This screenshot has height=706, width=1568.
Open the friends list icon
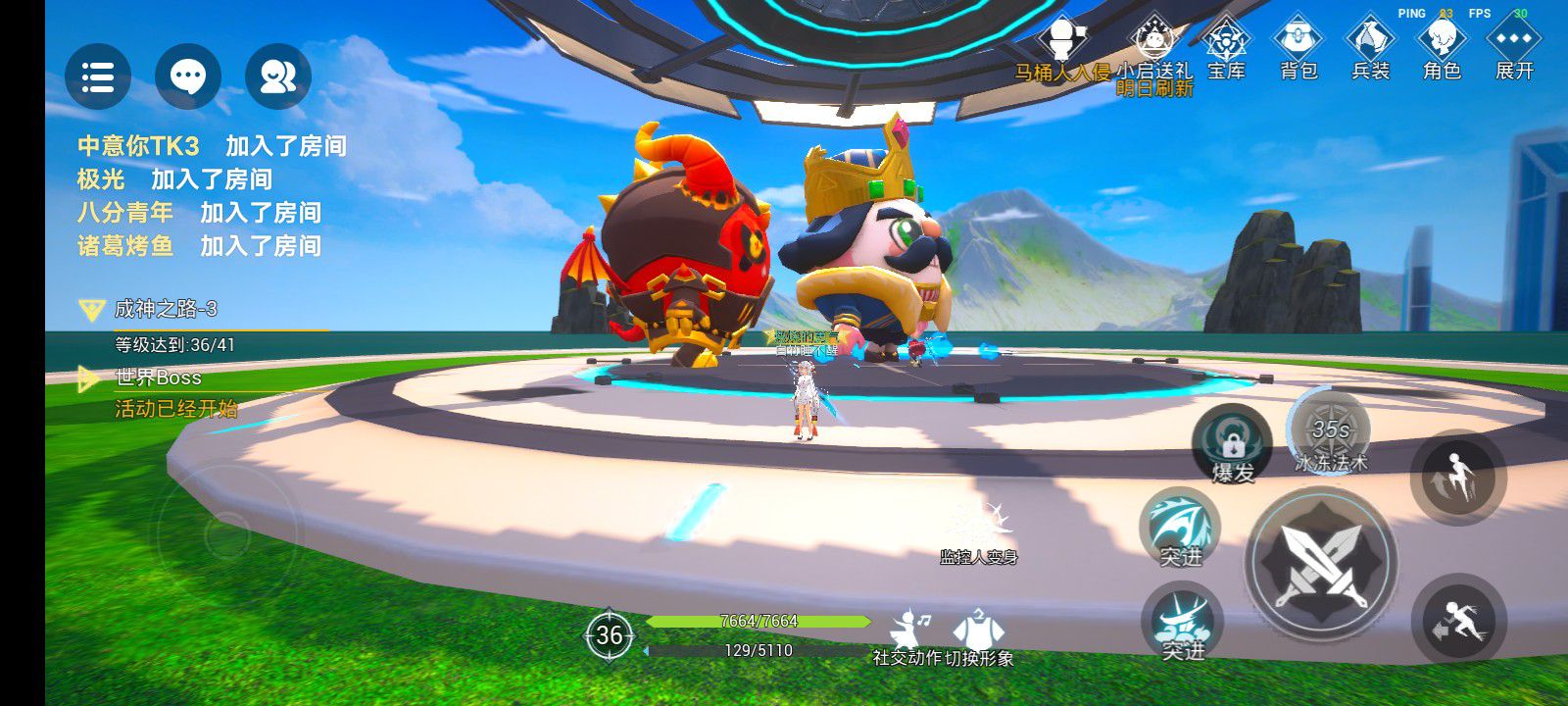click(278, 76)
